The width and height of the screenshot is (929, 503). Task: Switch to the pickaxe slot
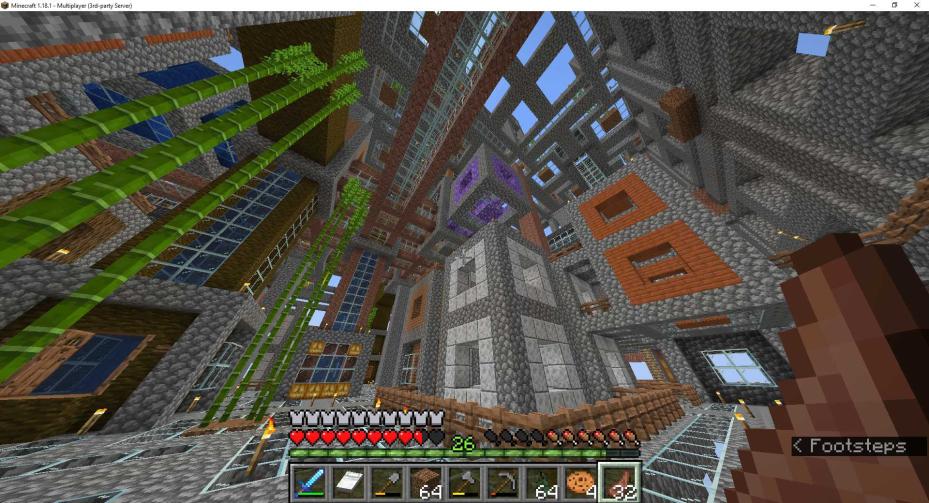coord(502,483)
